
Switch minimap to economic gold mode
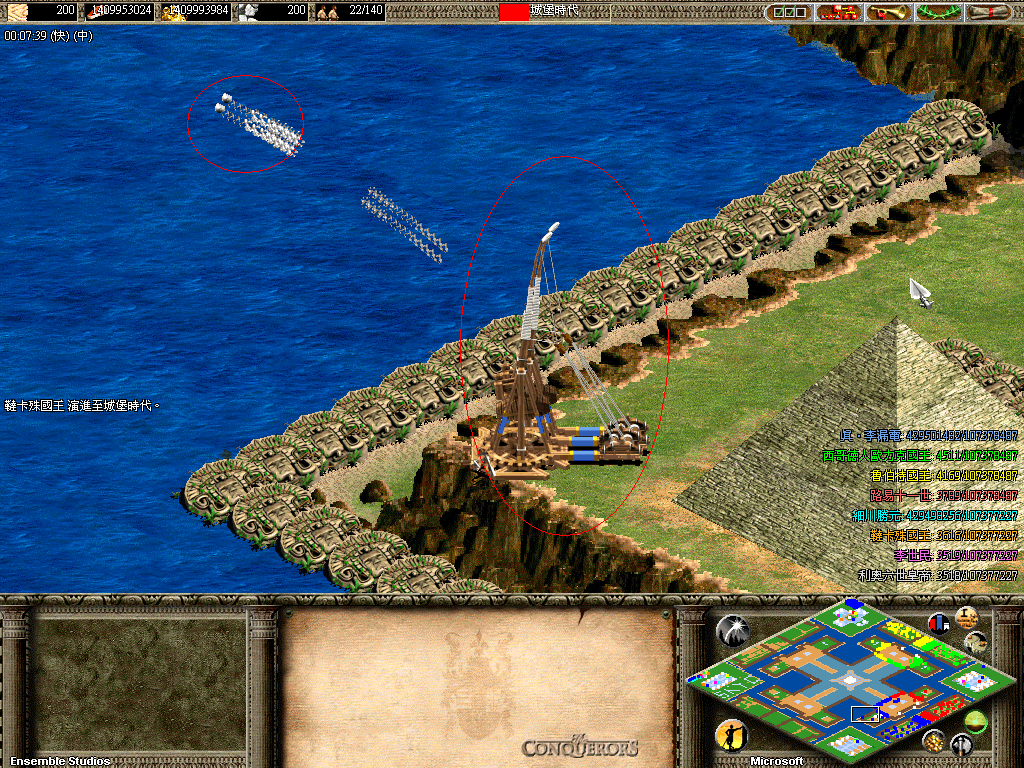pyautogui.click(x=933, y=740)
